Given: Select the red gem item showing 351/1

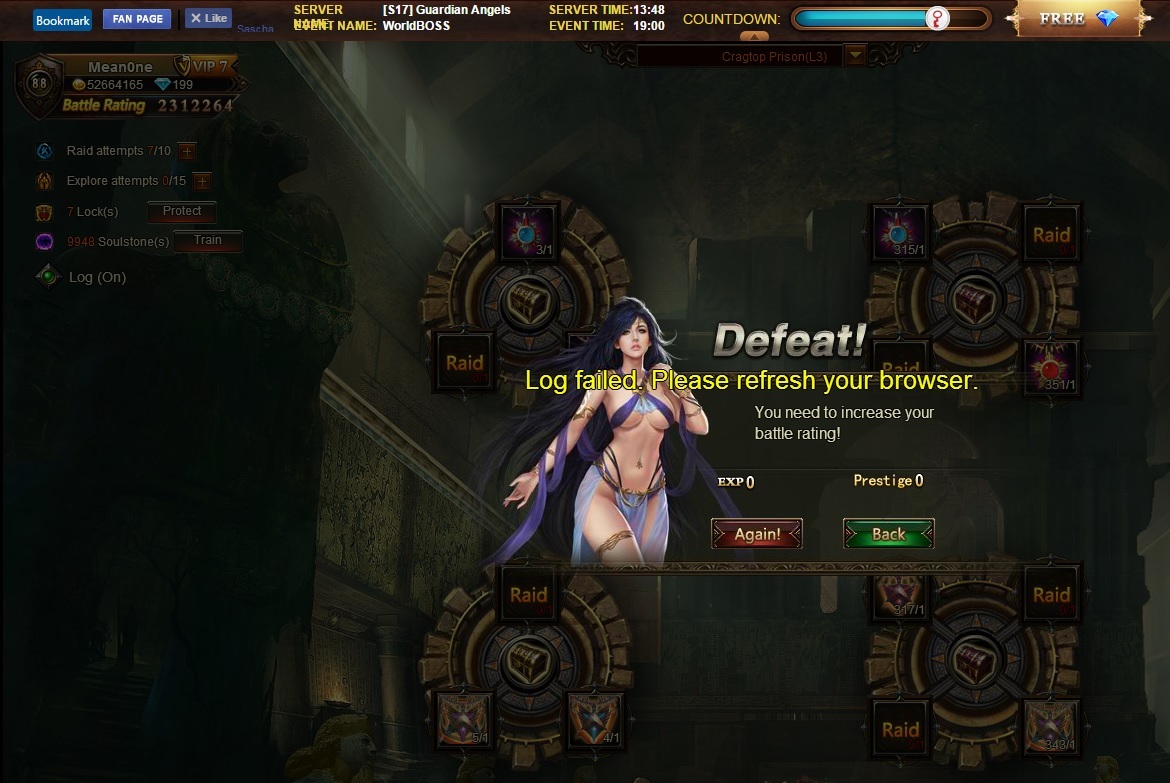Looking at the screenshot, I should (x=1051, y=364).
